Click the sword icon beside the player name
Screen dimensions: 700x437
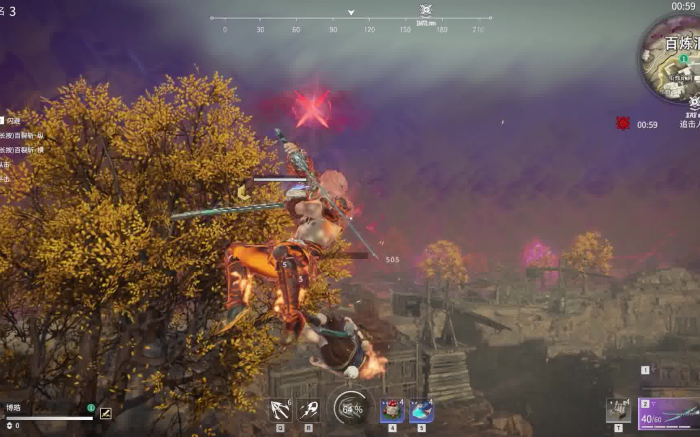pyautogui.click(x=105, y=412)
